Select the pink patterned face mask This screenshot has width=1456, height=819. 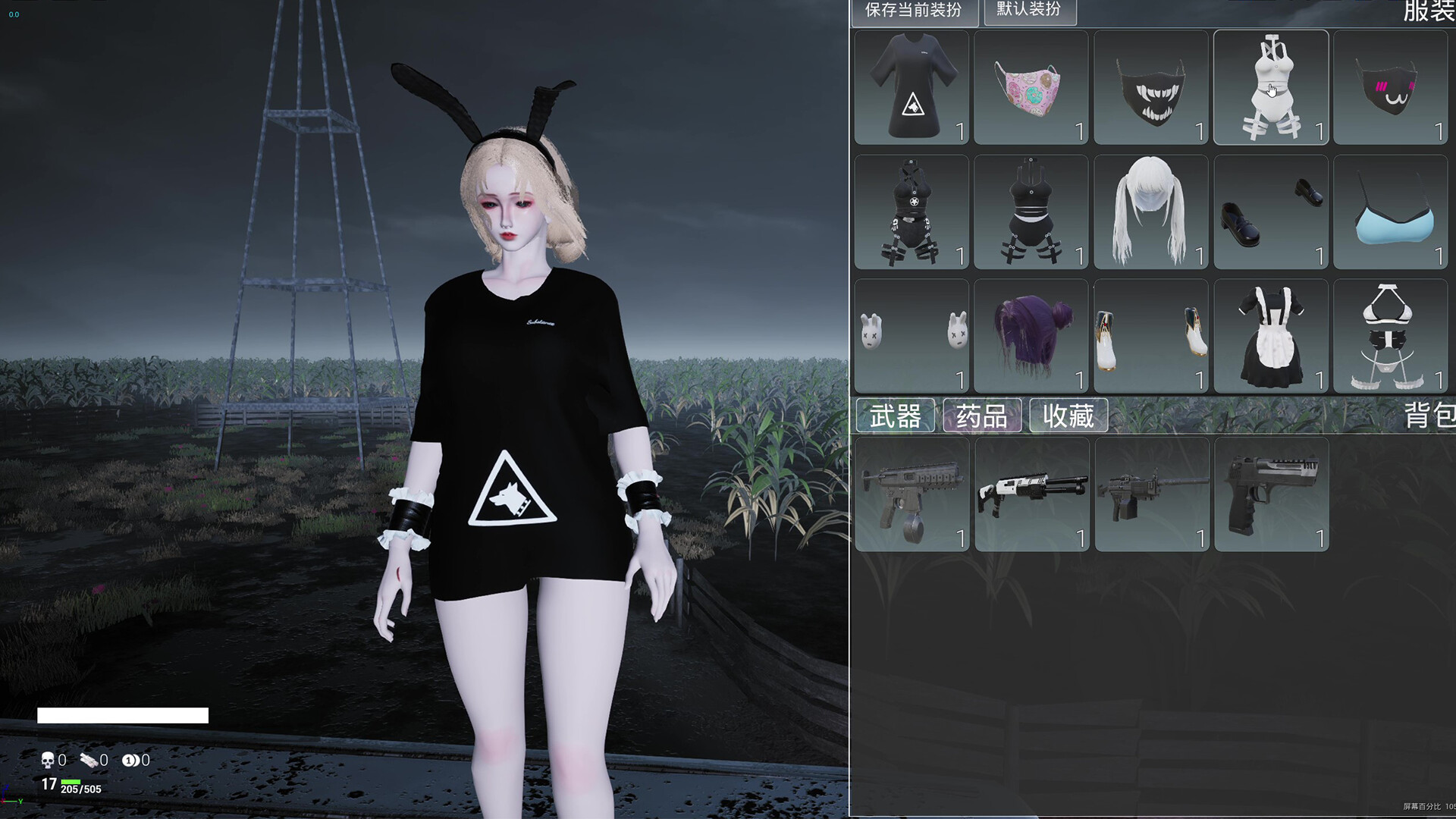[x=1031, y=87]
